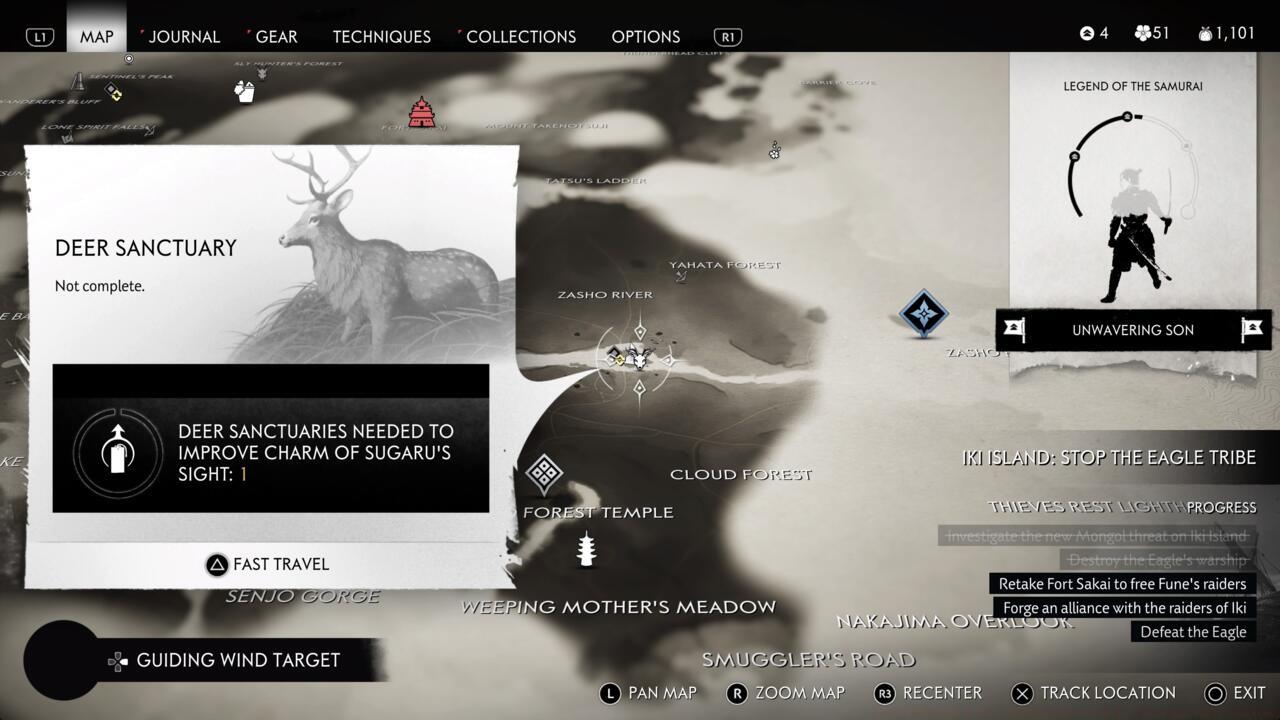This screenshot has height=720, width=1280.
Task: Go to the Collections tab
Action: 521,37
